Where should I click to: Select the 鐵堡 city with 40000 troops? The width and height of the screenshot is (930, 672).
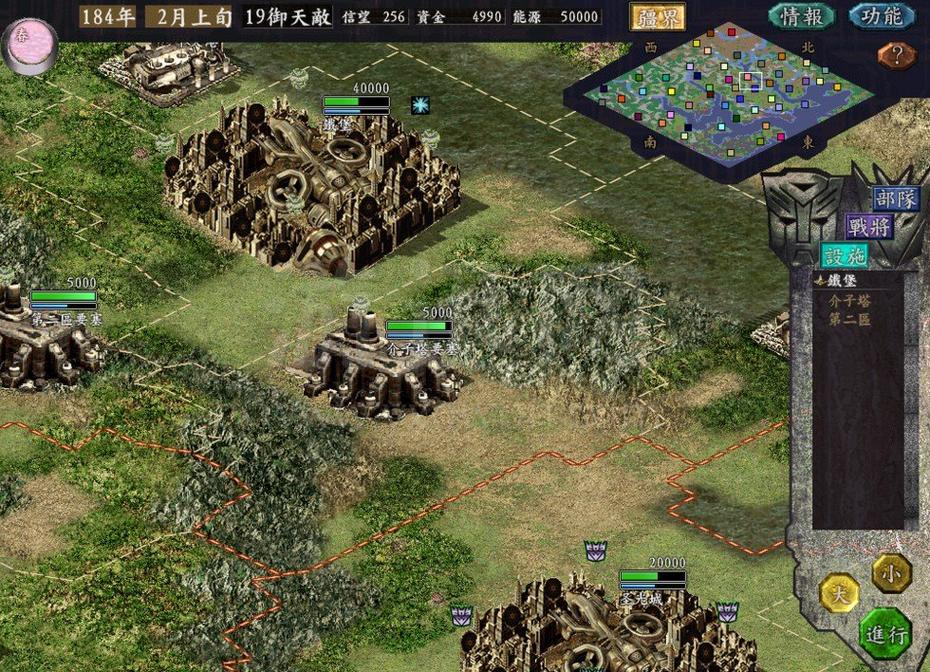coord(310,190)
